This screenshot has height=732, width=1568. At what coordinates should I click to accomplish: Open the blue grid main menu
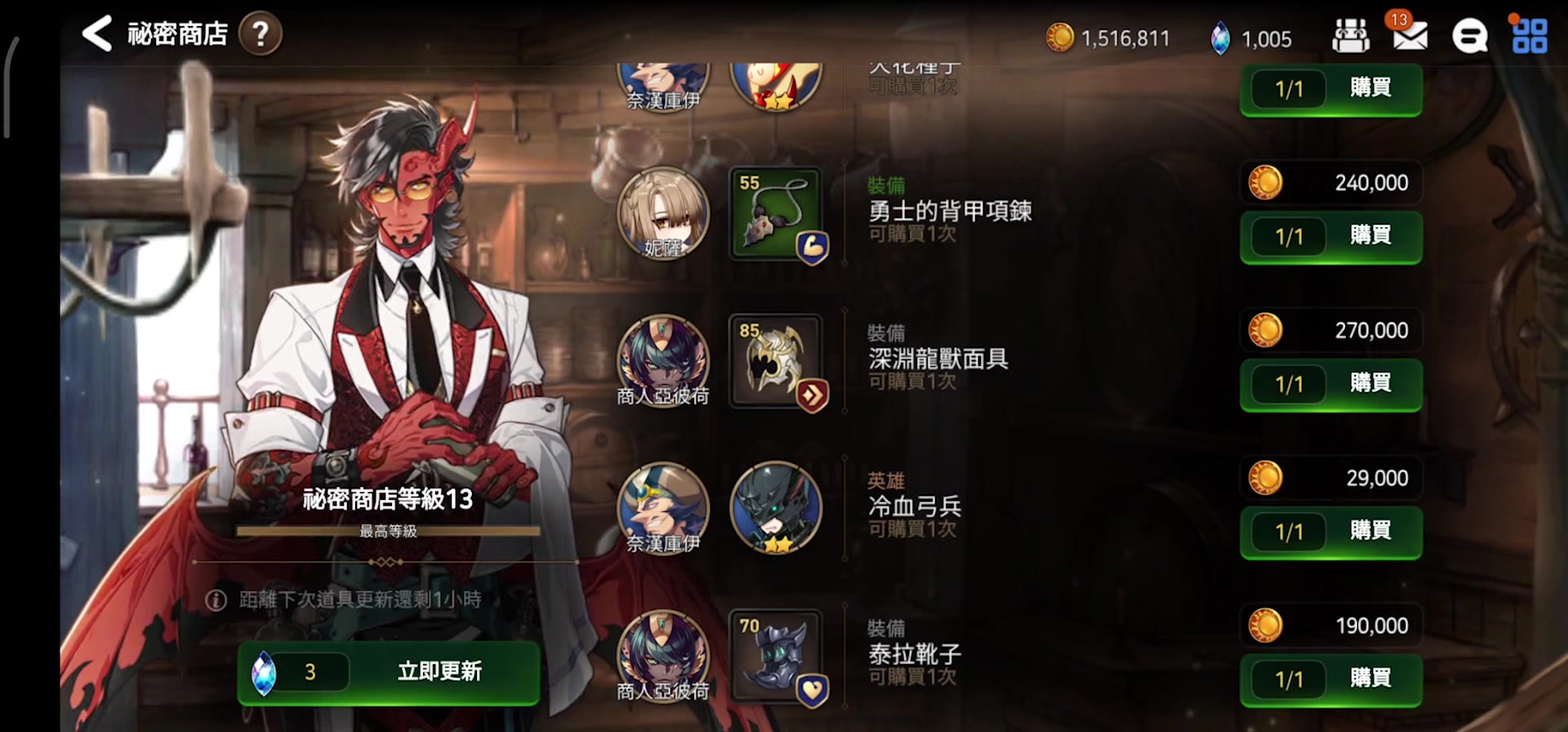tap(1529, 37)
